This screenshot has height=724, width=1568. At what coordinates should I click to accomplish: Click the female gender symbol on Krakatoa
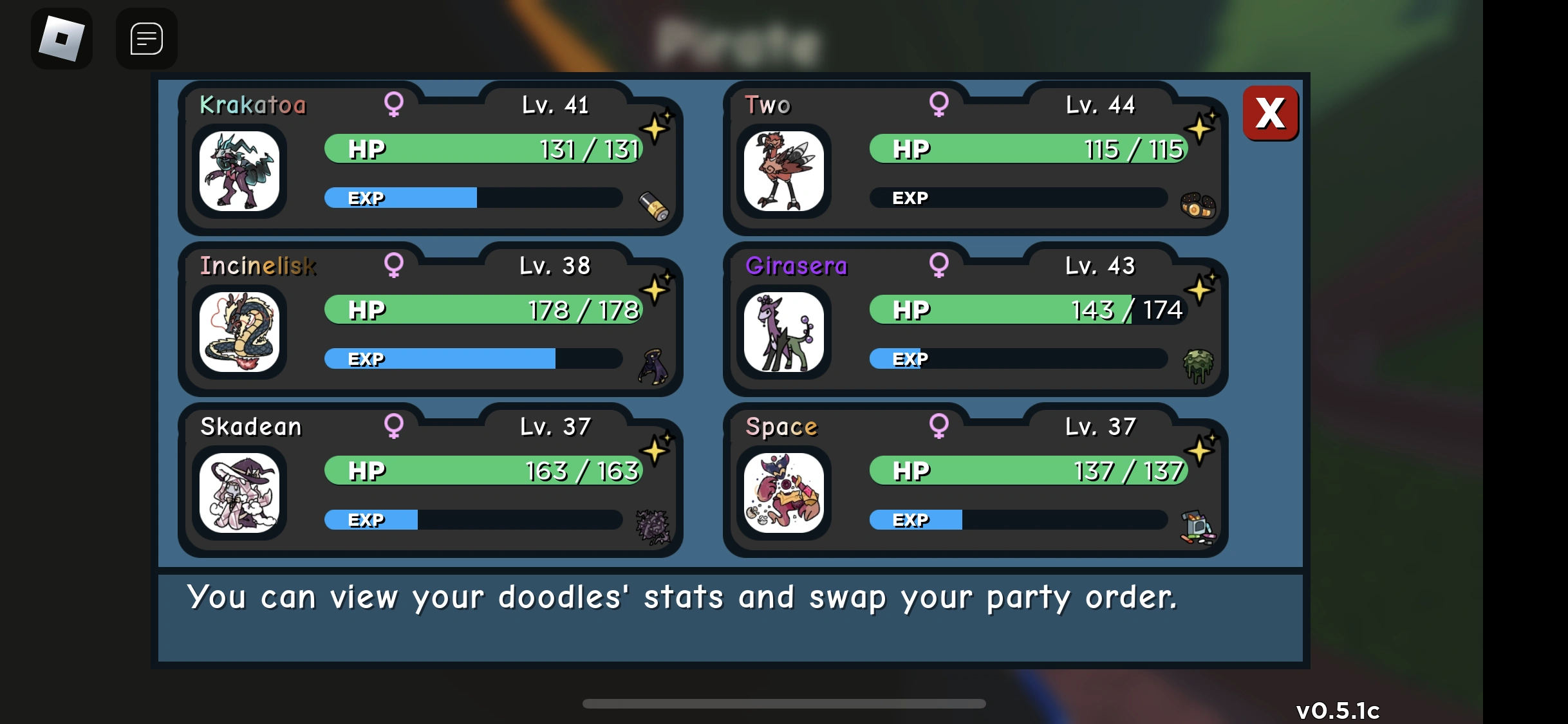[395, 105]
